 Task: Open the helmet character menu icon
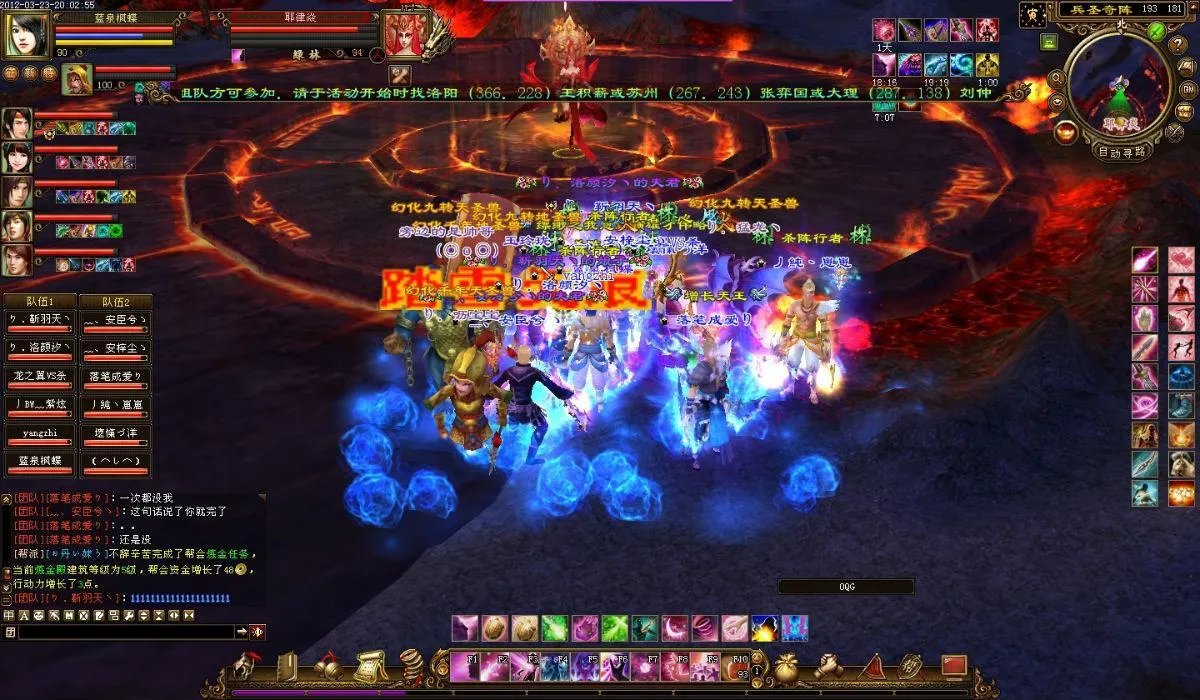(x=246, y=666)
